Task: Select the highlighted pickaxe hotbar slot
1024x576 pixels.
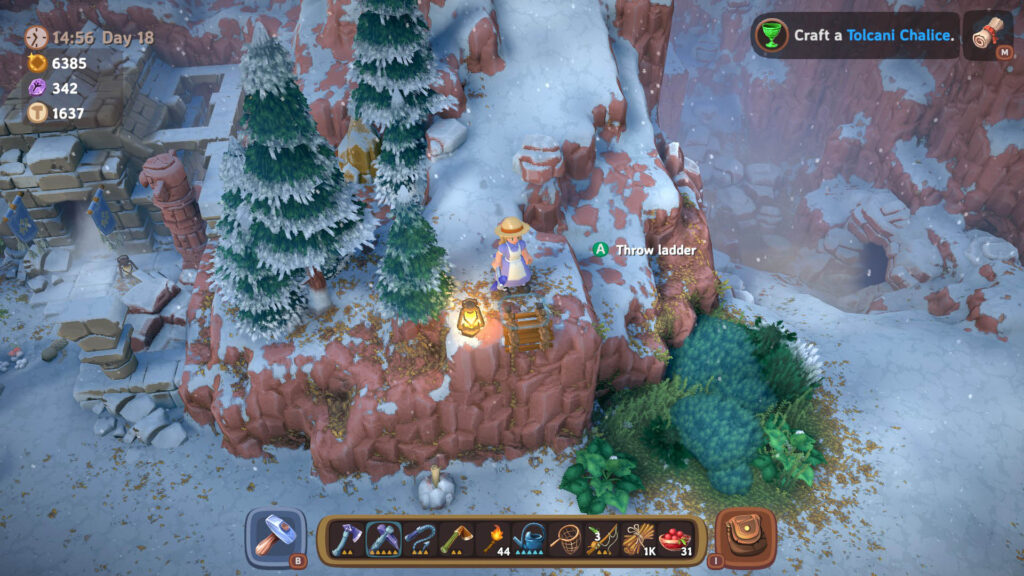Action: 383,539
